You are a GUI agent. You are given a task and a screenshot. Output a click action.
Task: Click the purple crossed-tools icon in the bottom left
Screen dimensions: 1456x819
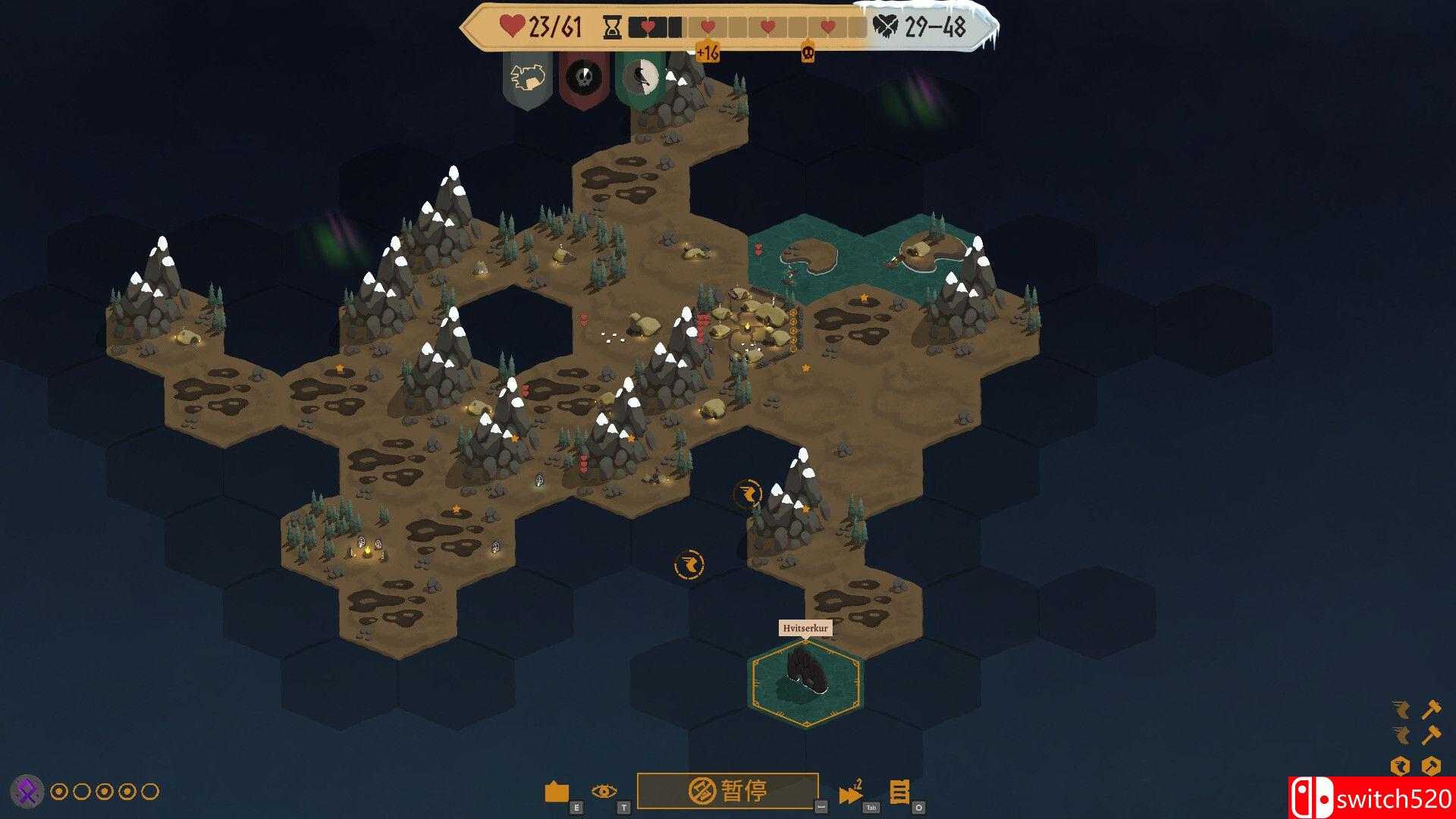point(25,791)
